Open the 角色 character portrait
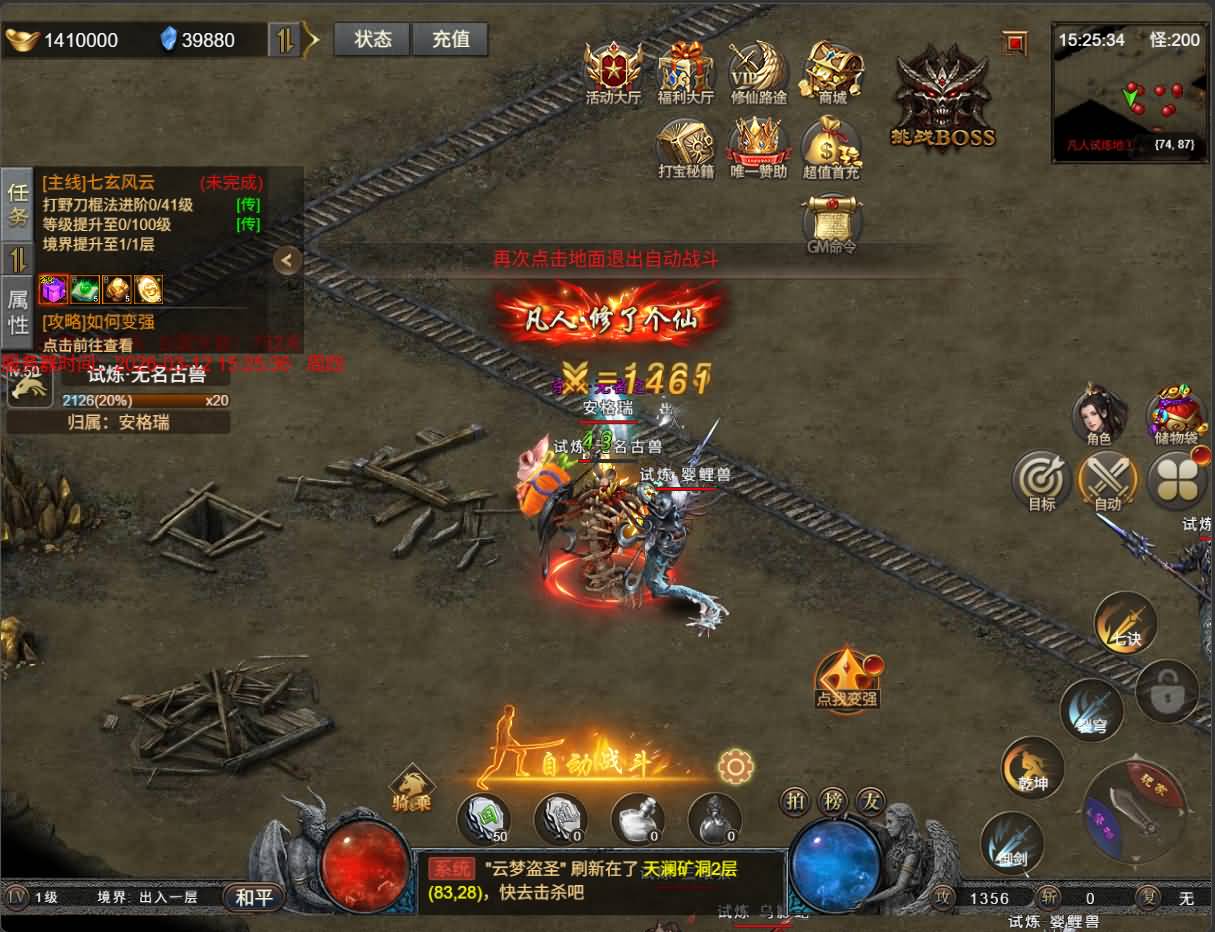The image size is (1215, 932). [1099, 414]
